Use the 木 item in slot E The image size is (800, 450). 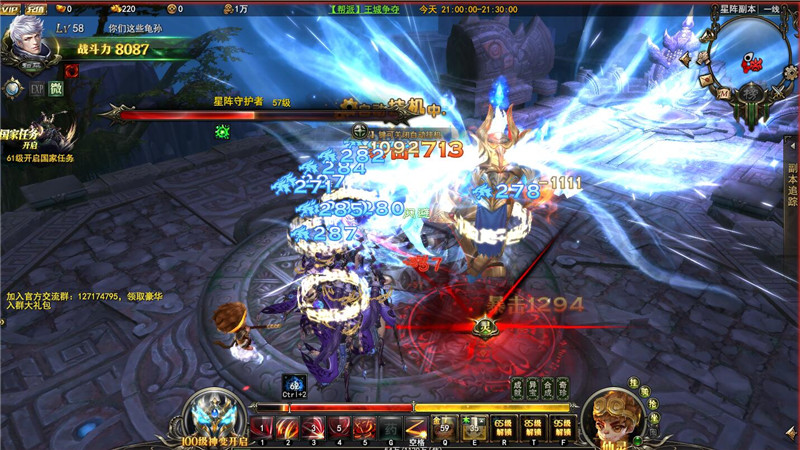pos(473,428)
